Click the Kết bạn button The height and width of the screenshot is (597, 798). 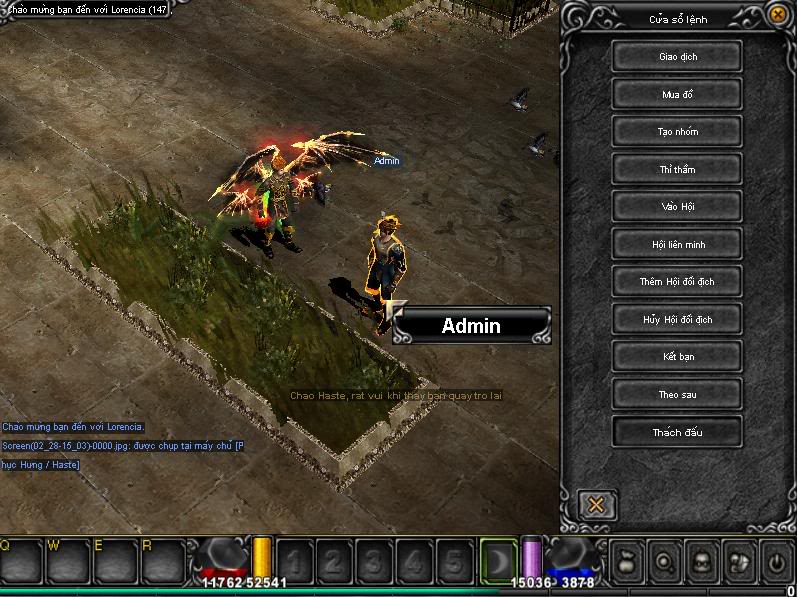coord(677,357)
